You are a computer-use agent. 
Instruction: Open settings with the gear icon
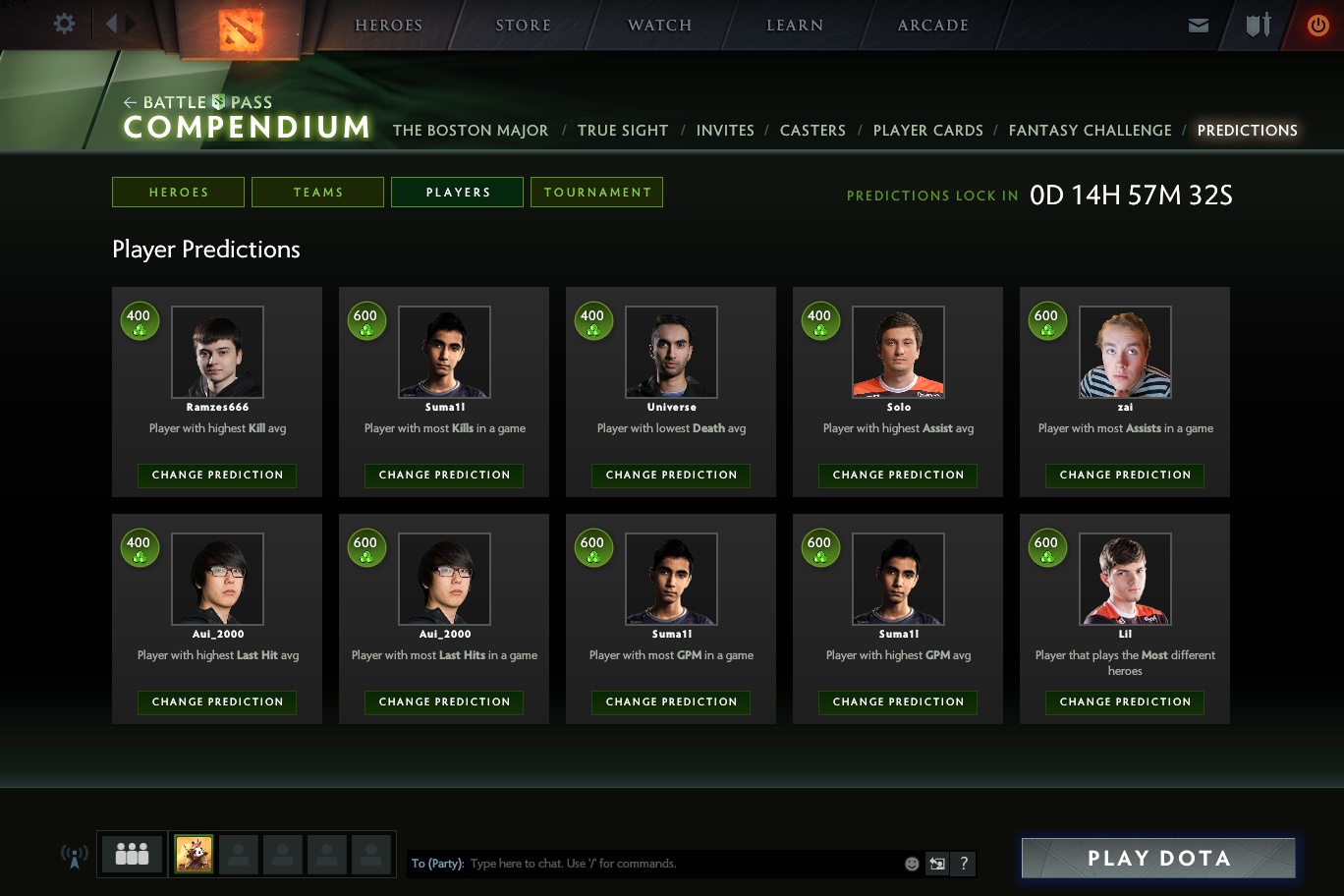click(x=63, y=25)
